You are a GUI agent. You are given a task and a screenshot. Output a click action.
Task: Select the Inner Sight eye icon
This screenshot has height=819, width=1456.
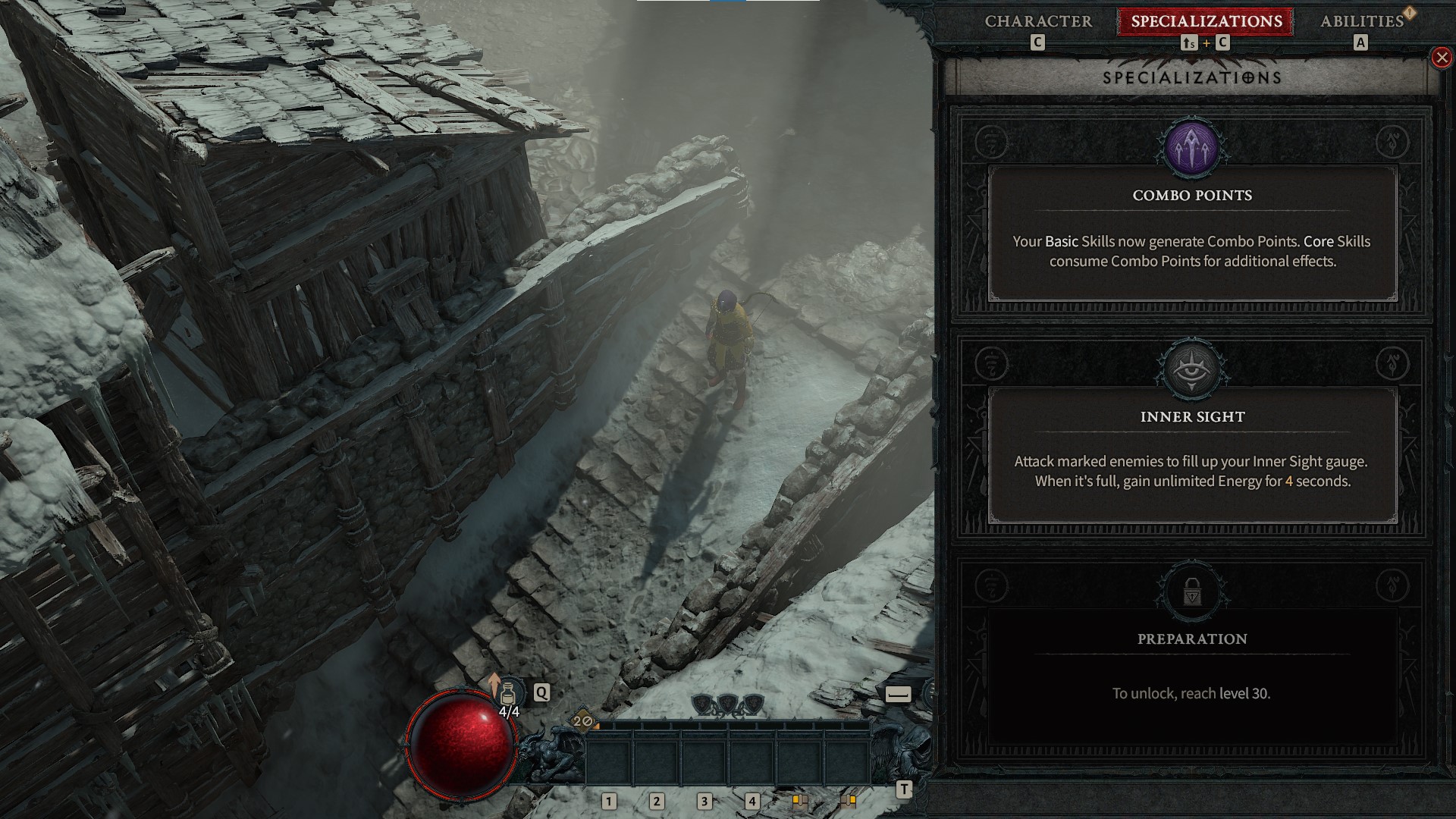[1191, 371]
